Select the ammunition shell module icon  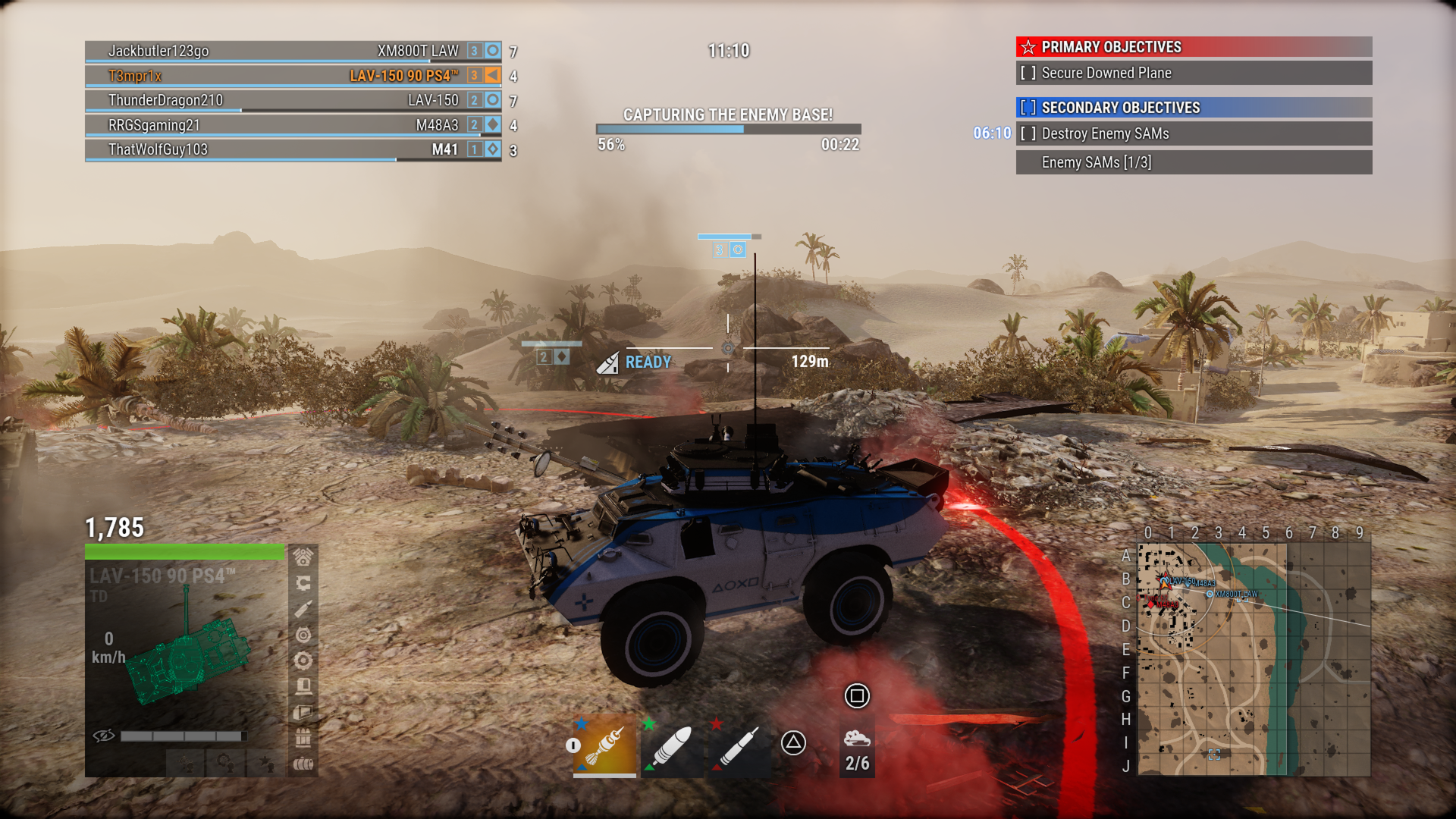302,608
